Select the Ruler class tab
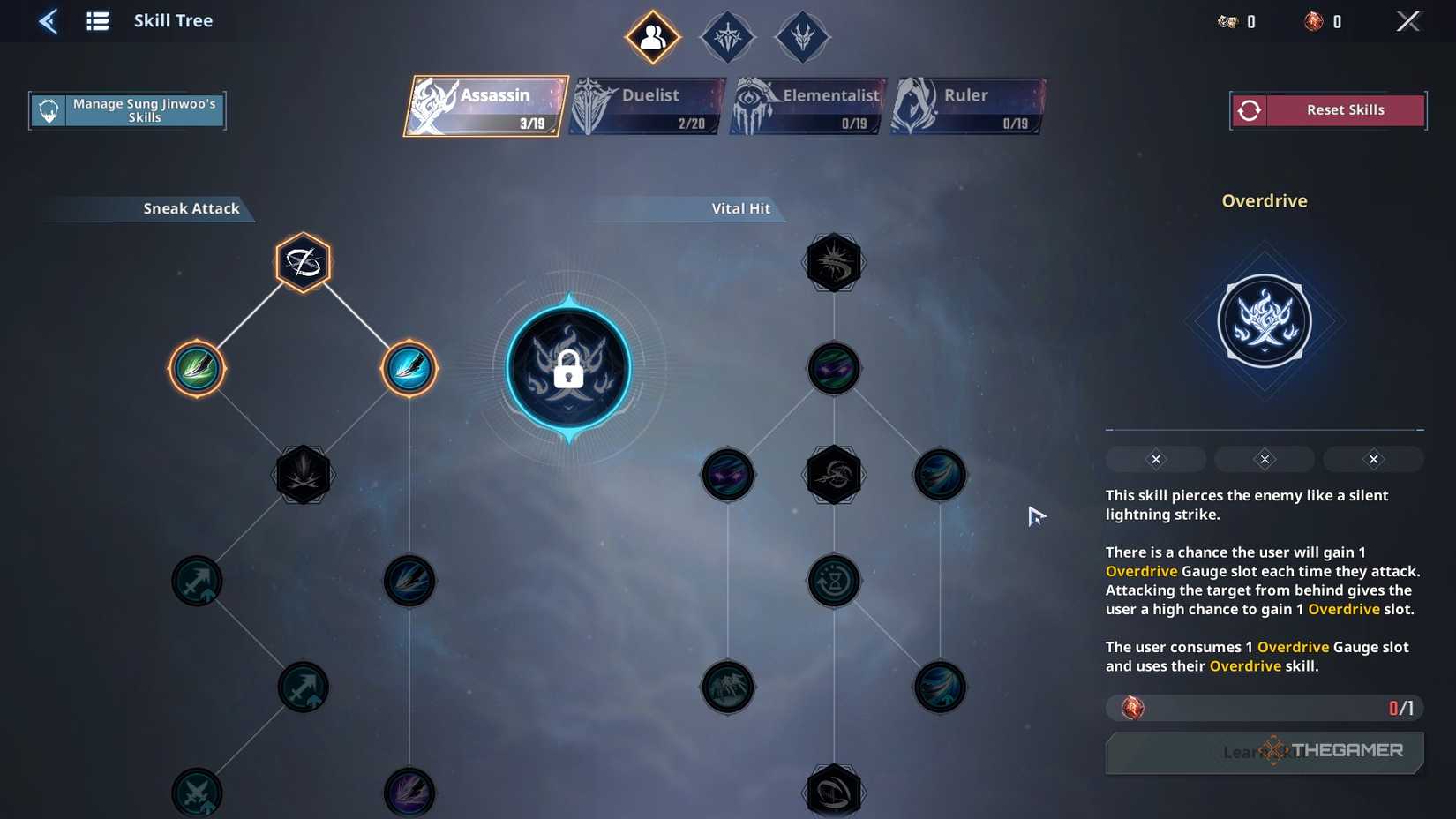 tap(966, 105)
